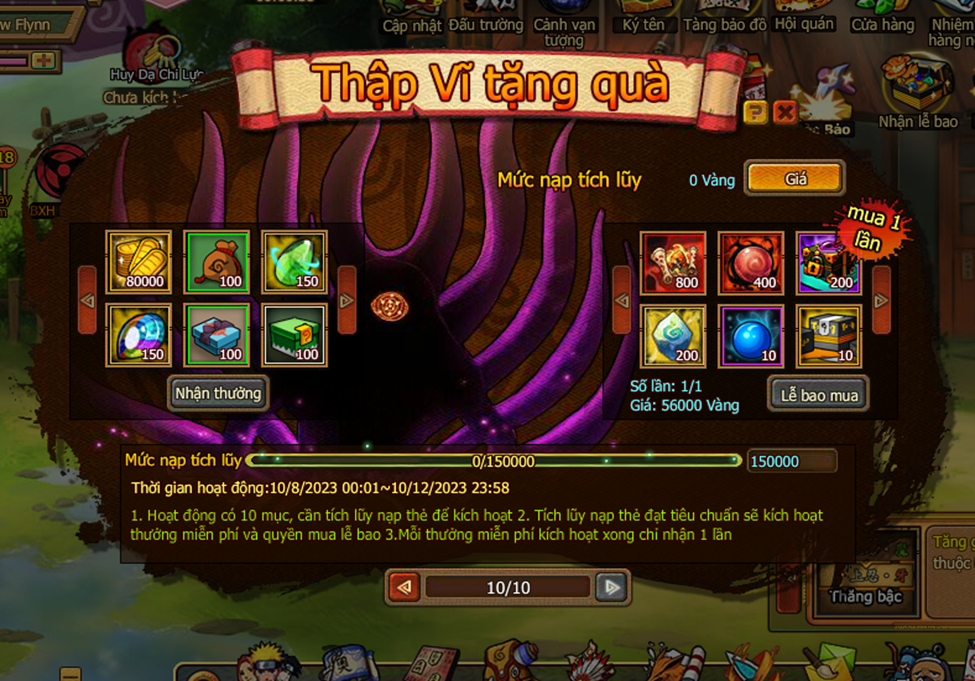Close the Thập Vĩ tặng quà window
The height and width of the screenshot is (681, 975).
pos(785,112)
